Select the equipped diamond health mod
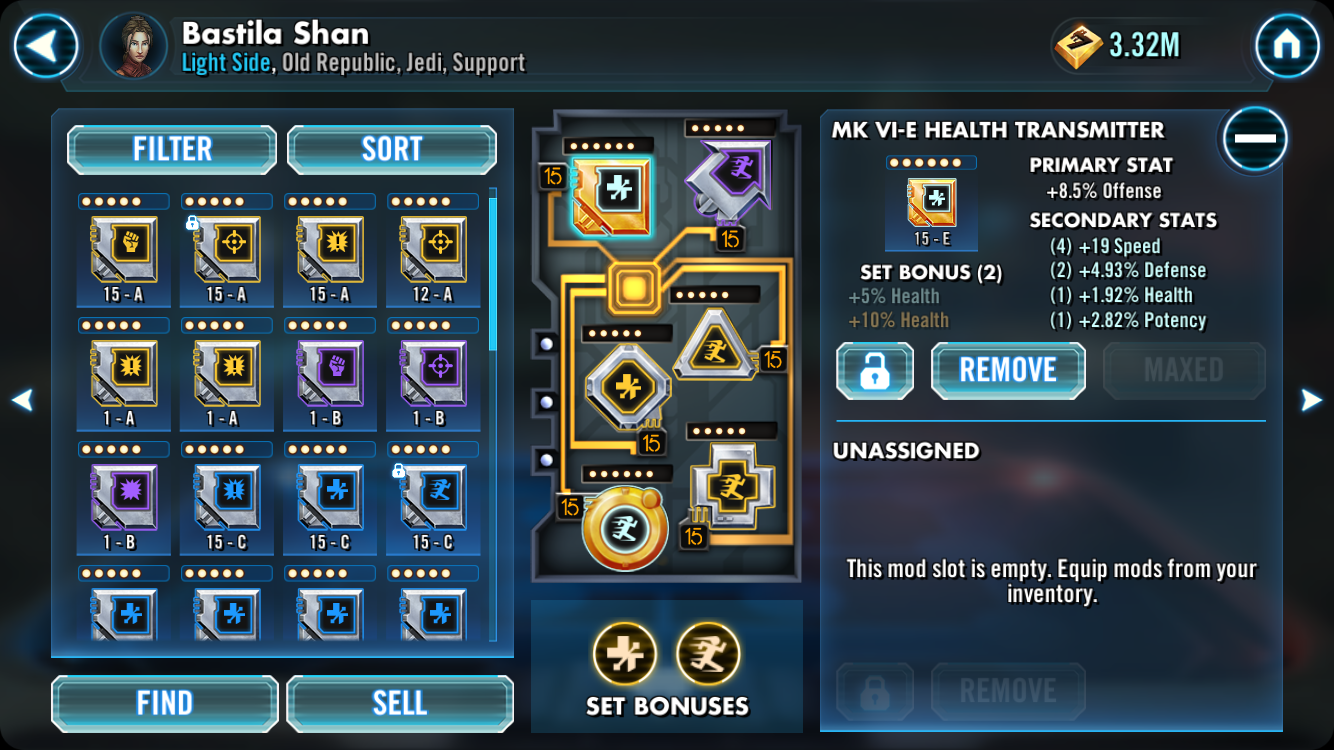This screenshot has height=750, width=1334. tap(627, 386)
